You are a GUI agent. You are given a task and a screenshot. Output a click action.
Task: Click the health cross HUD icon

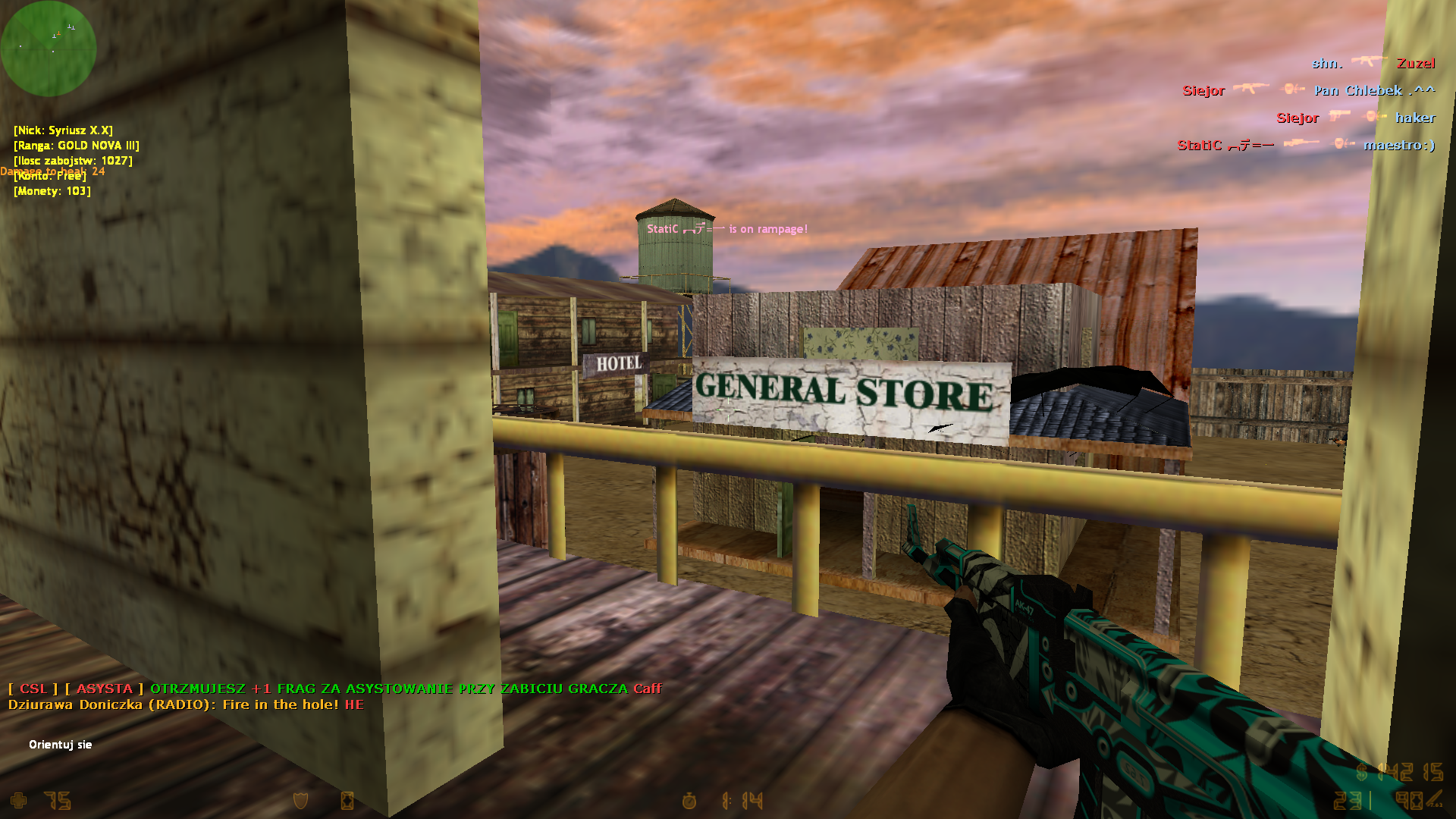coord(19,801)
